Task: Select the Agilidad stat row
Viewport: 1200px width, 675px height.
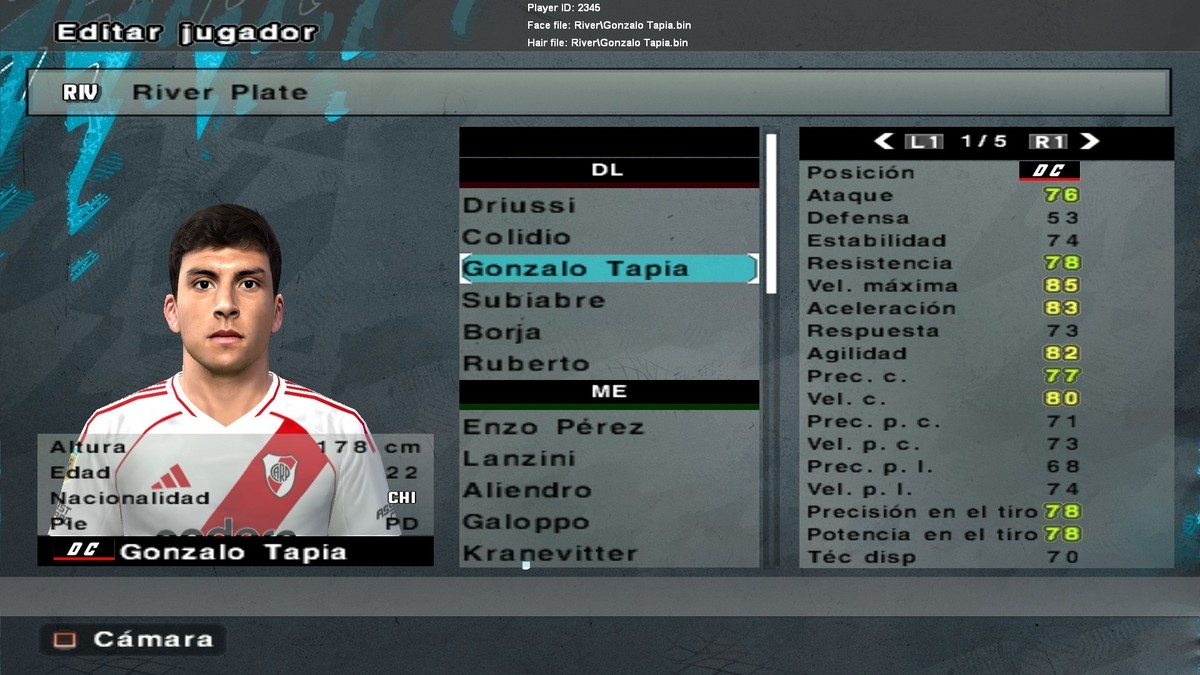Action: point(986,353)
